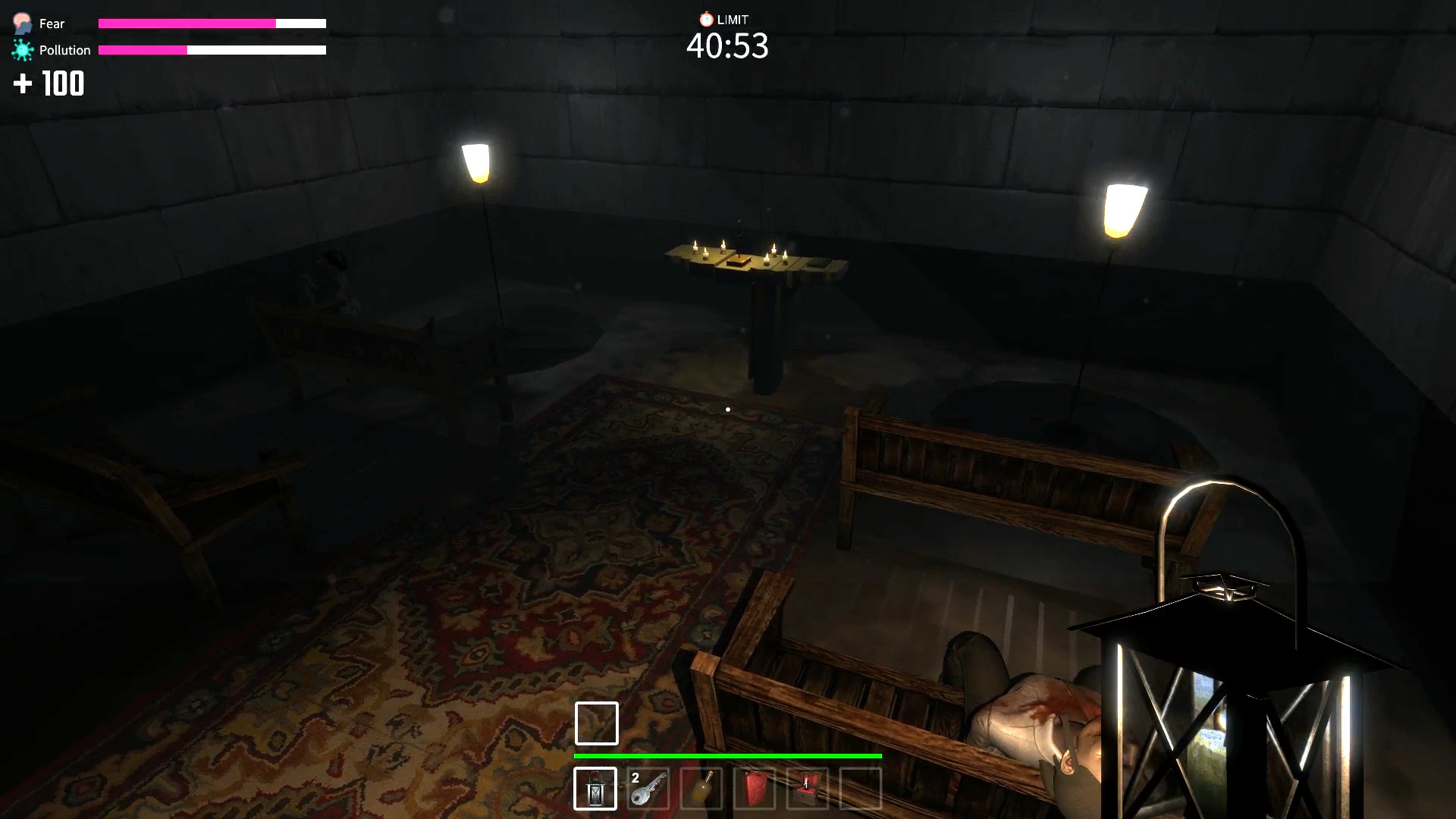Viewport: 1456px width, 819px height.
Task: Click the LIMIT label at screen top
Action: (x=734, y=19)
